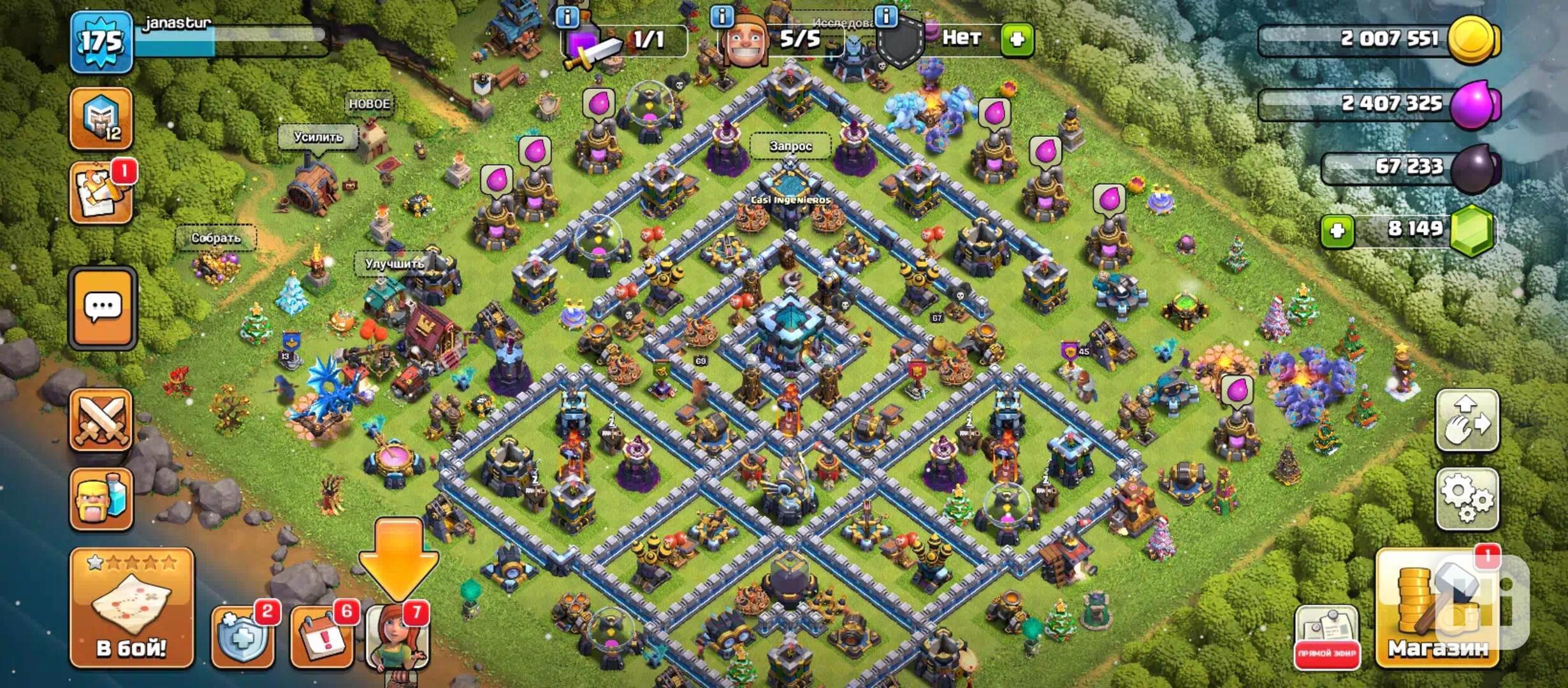Open the barbarian army training menu
Viewport: 1568px width, 688px height.
101,499
